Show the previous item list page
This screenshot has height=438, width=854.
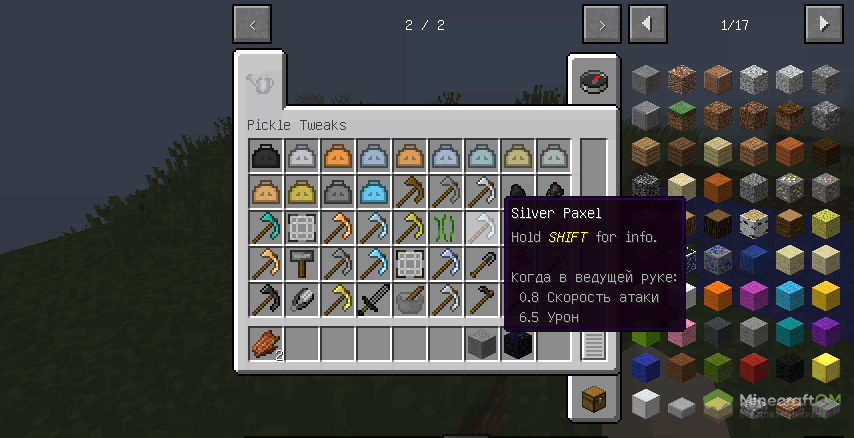(x=648, y=24)
